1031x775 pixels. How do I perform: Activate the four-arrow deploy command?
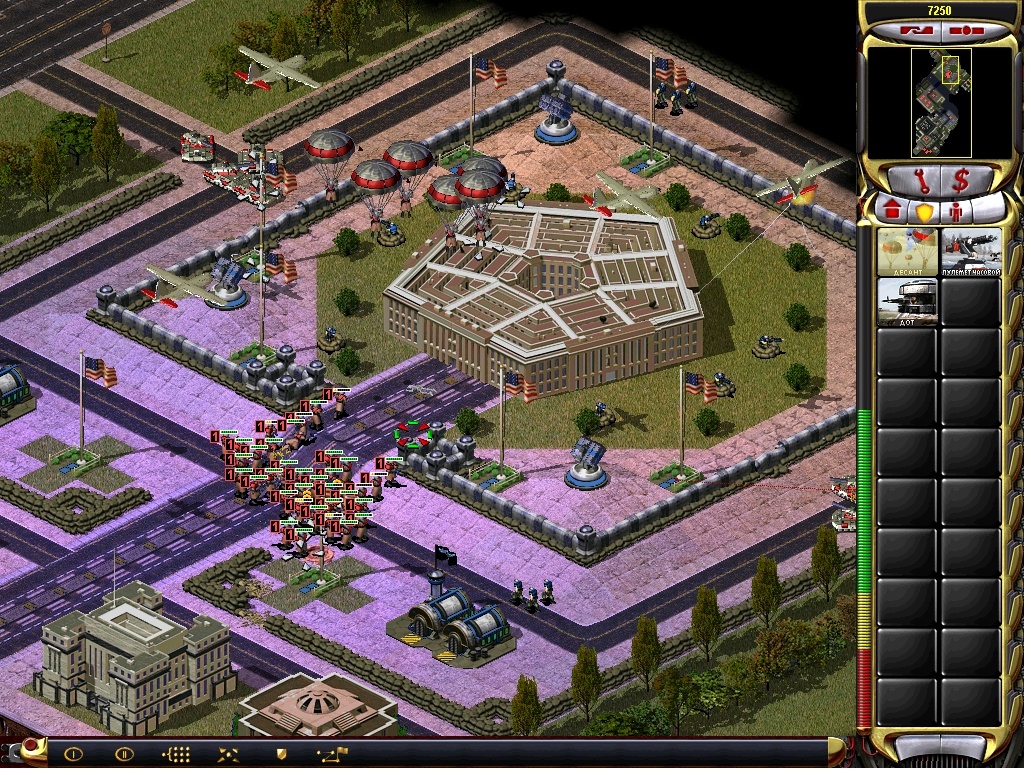click(229, 754)
